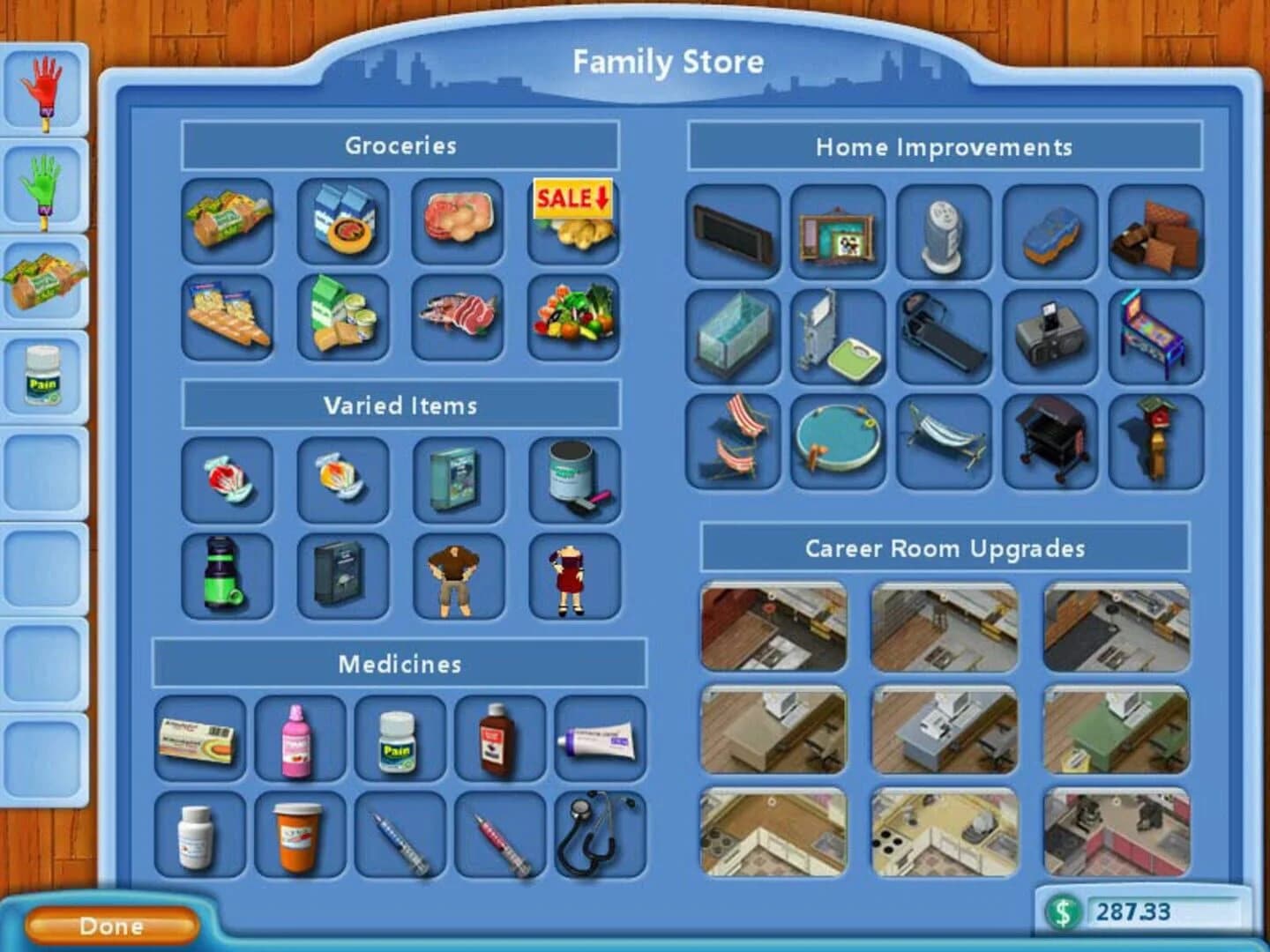Purchase the fresh vegetables grocery item
The height and width of the screenshot is (952, 1270).
(x=573, y=317)
